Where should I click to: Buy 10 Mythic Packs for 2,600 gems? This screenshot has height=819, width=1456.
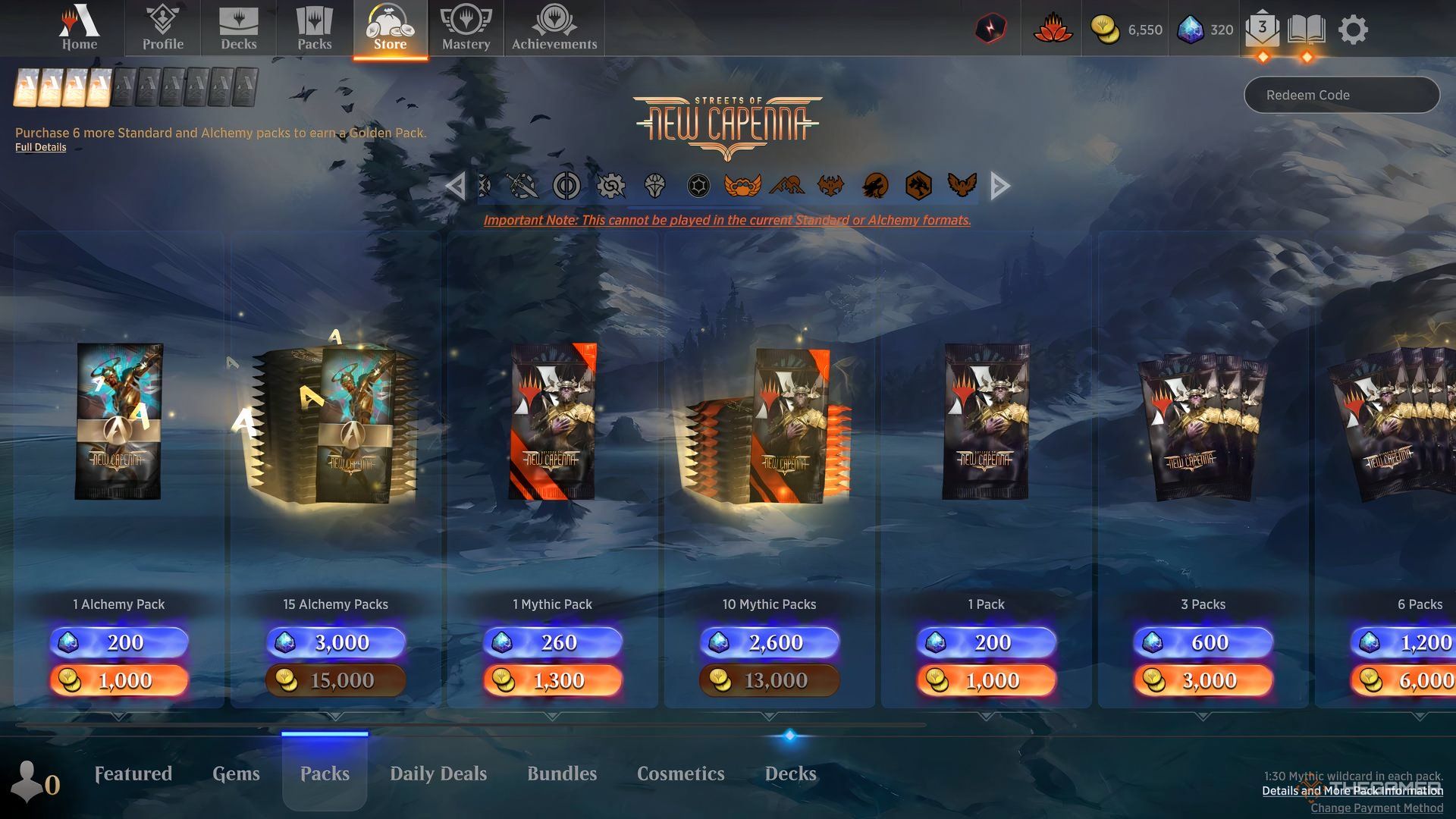[x=770, y=642]
